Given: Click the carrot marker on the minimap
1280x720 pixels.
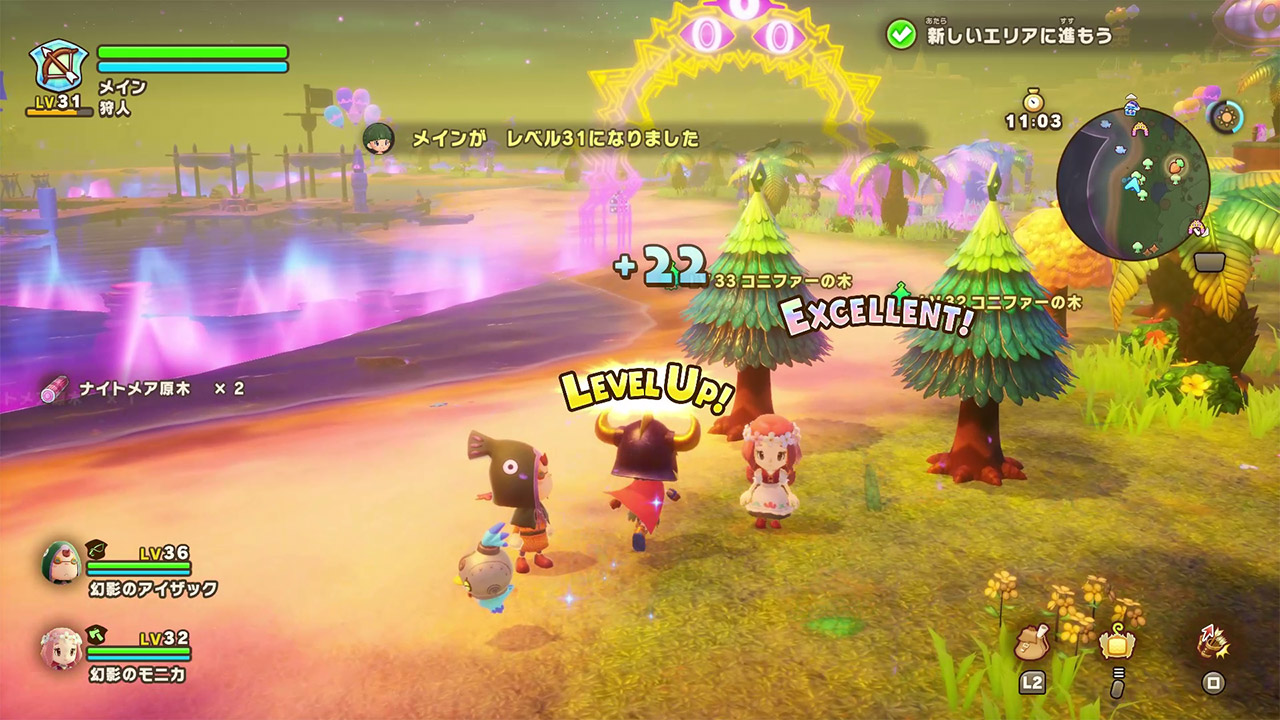Looking at the screenshot, I should tap(1177, 163).
